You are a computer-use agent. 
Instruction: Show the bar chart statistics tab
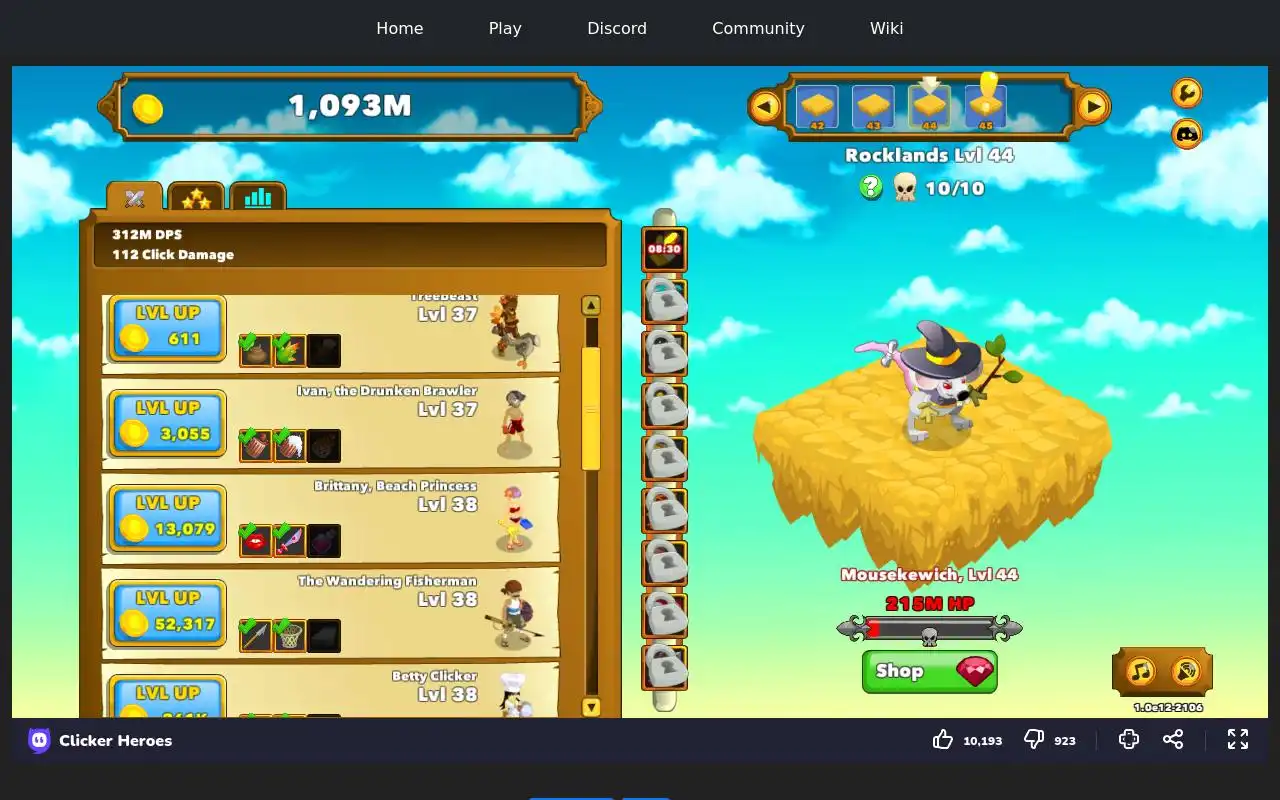tap(258, 198)
